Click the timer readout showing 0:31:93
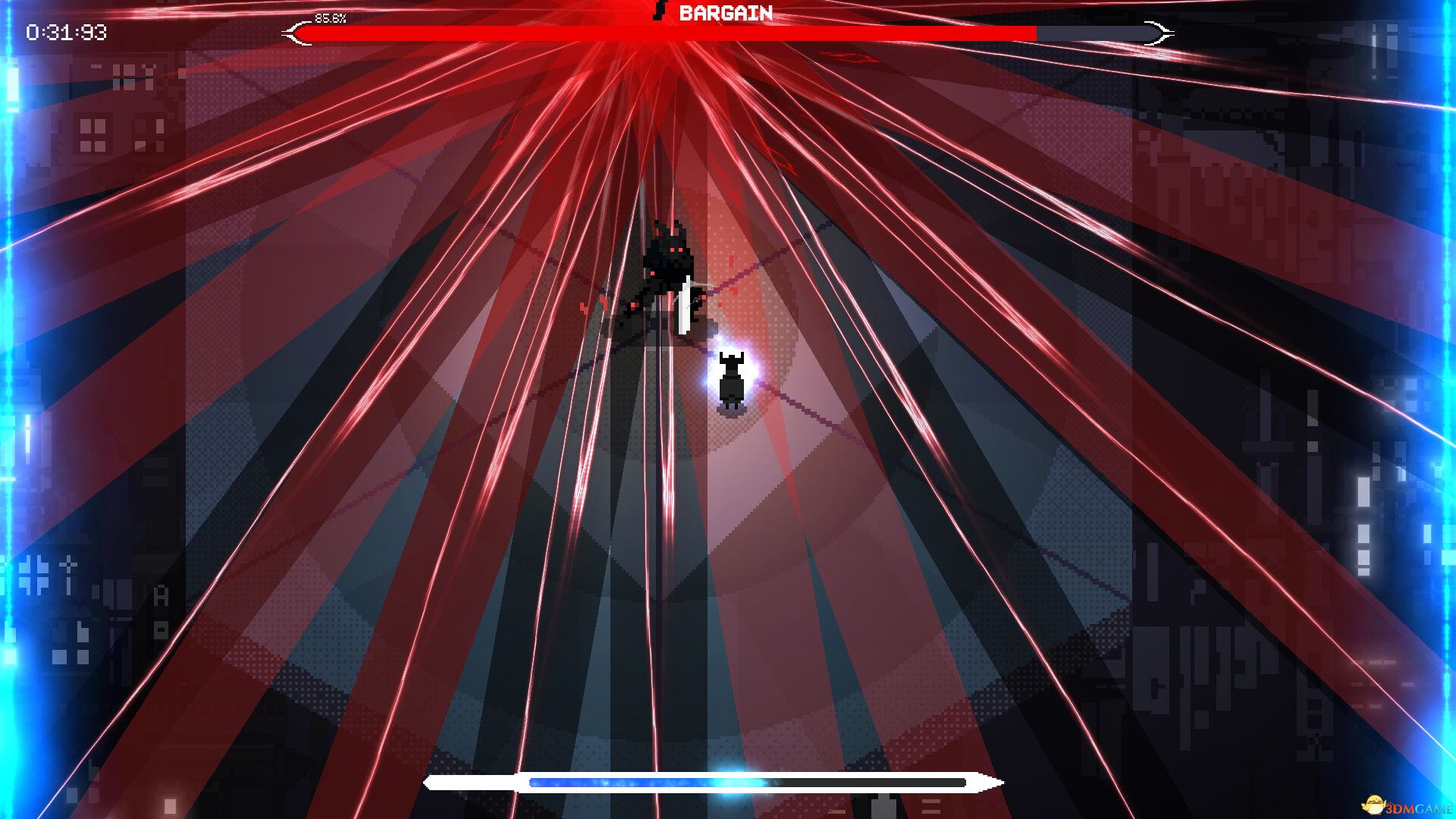1456x819 pixels. pos(65,30)
